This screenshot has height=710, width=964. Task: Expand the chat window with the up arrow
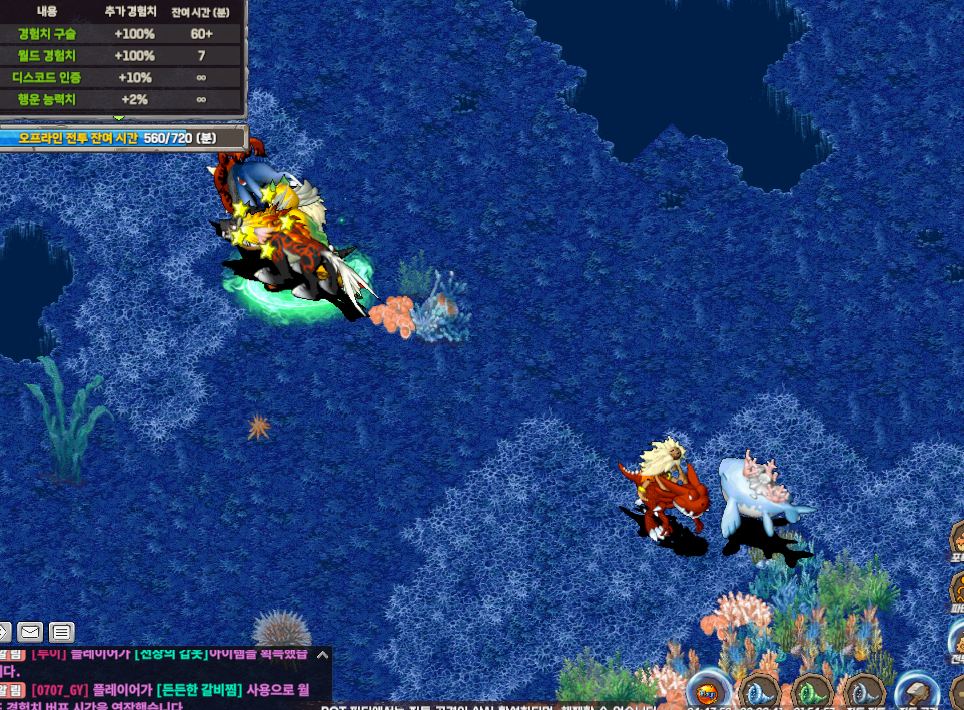[x=322, y=655]
